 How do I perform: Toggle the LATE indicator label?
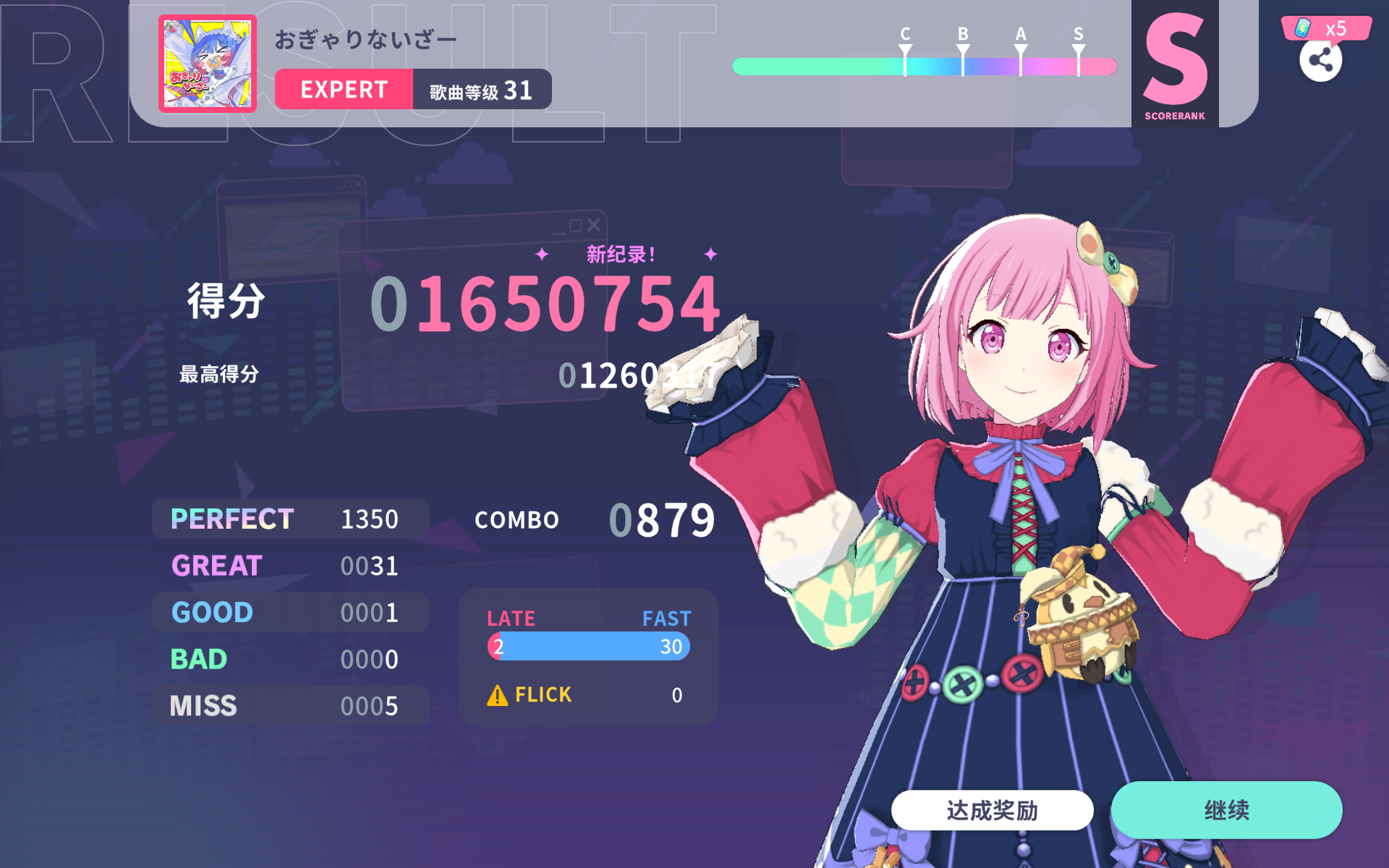[511, 618]
